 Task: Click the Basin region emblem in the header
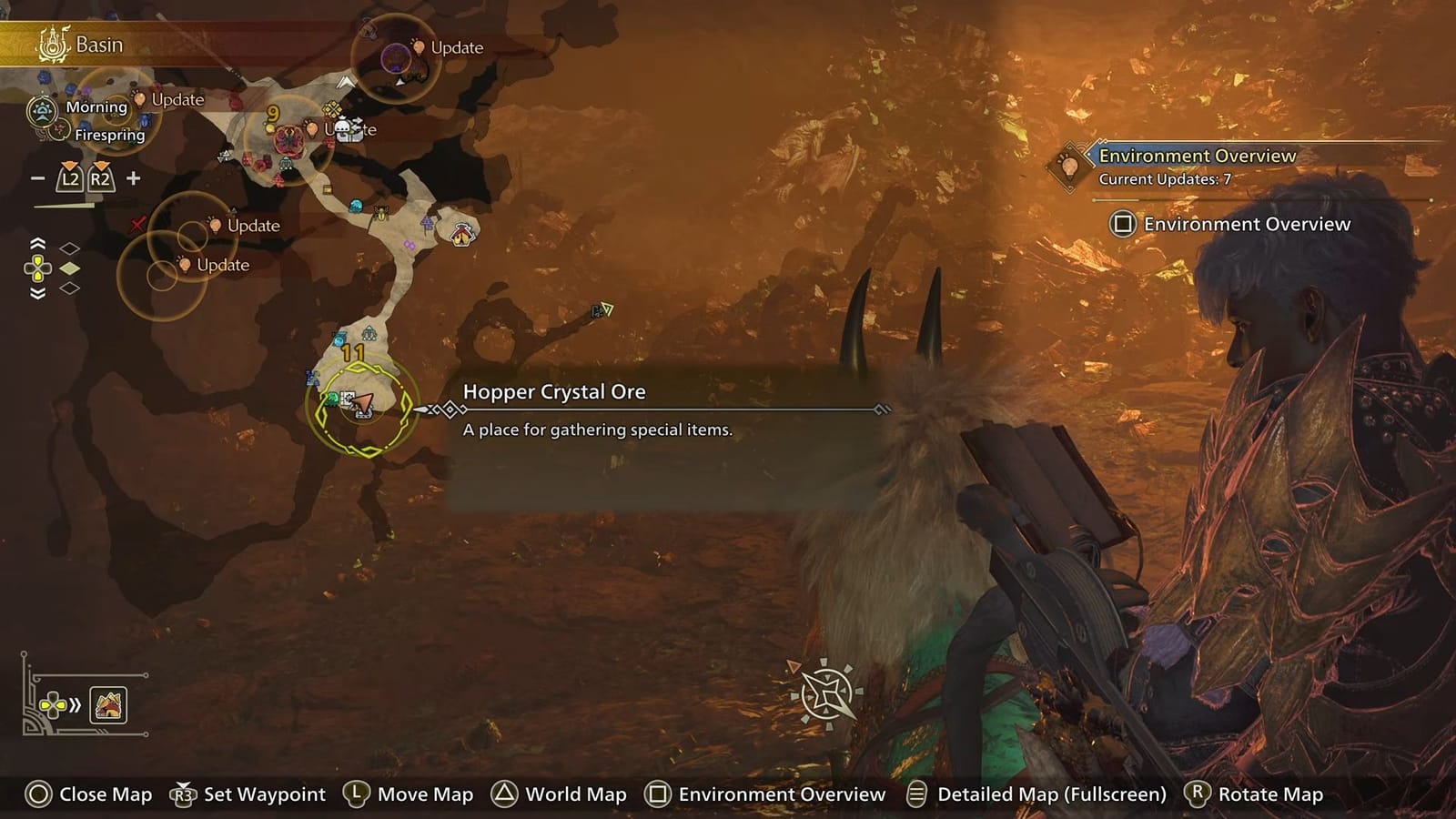(52, 43)
